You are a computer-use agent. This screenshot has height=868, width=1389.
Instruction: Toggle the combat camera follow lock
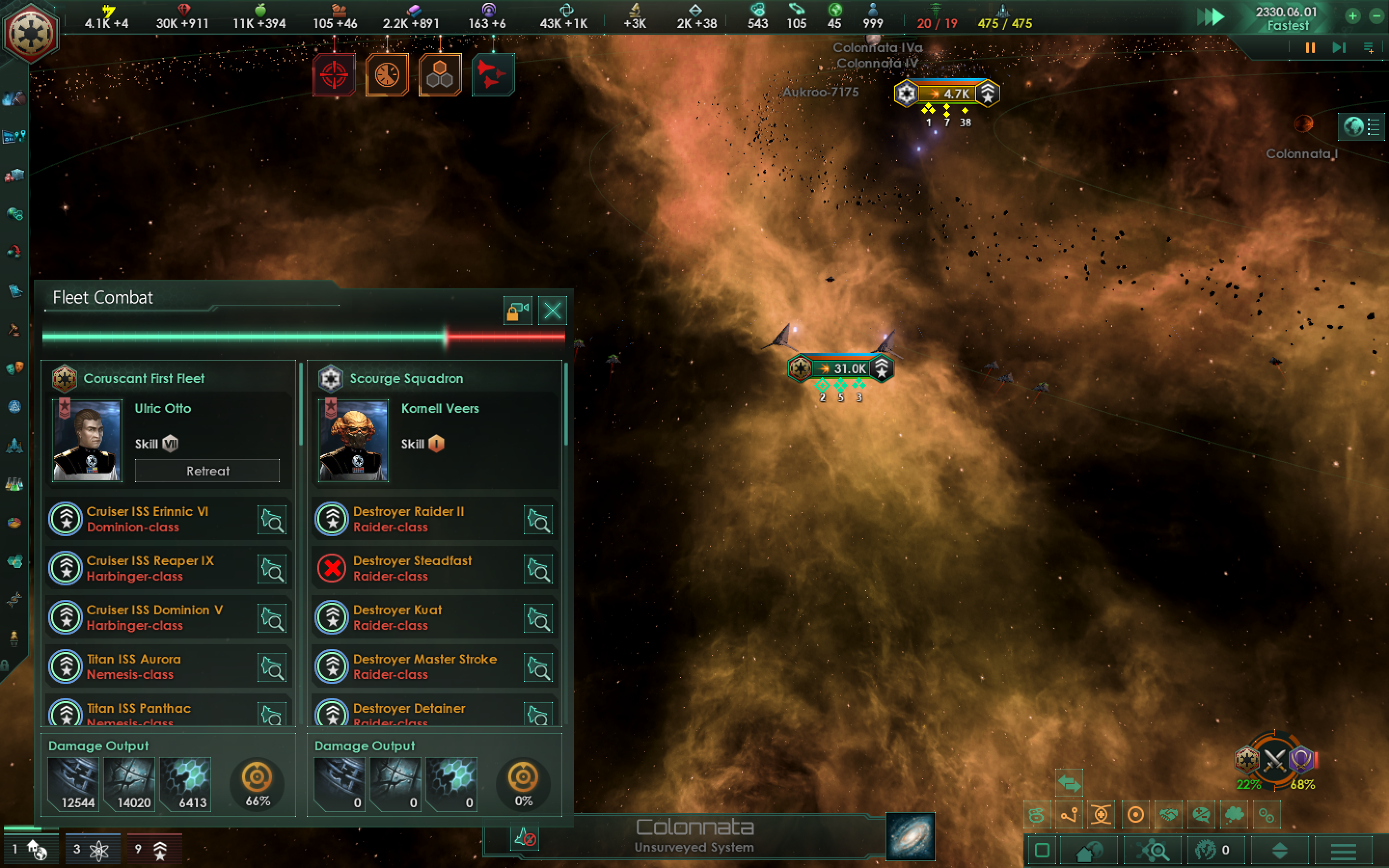pos(518,310)
